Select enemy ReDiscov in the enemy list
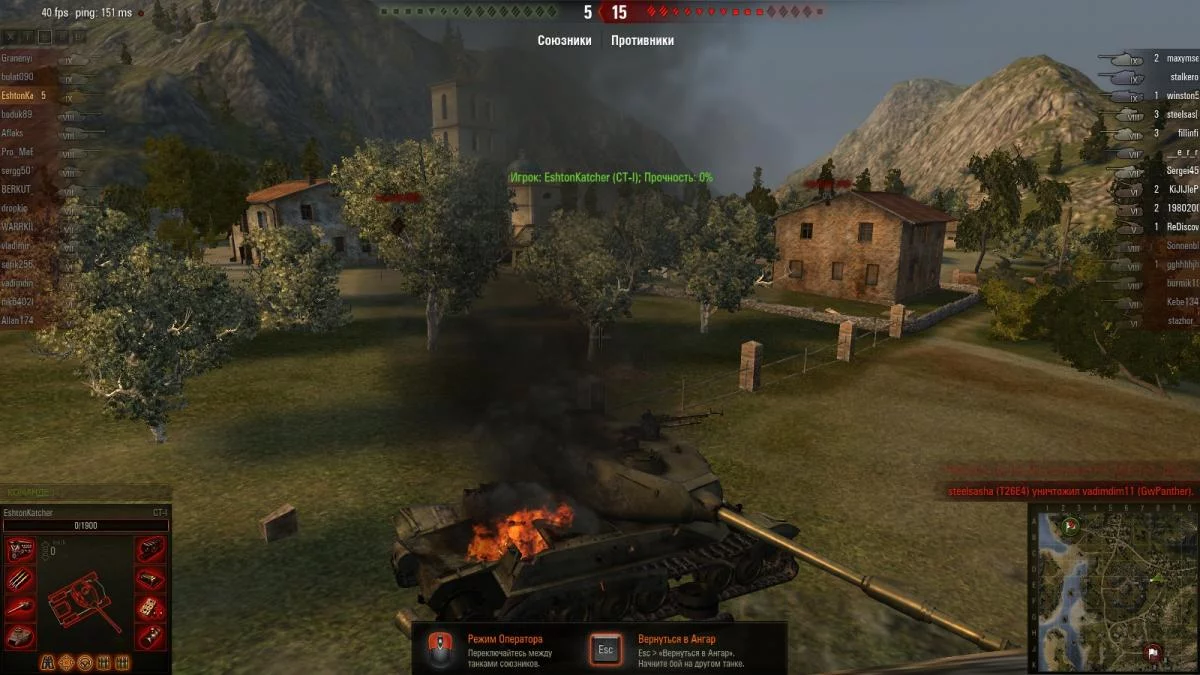Viewport: 1200px width, 675px height. click(1182, 227)
